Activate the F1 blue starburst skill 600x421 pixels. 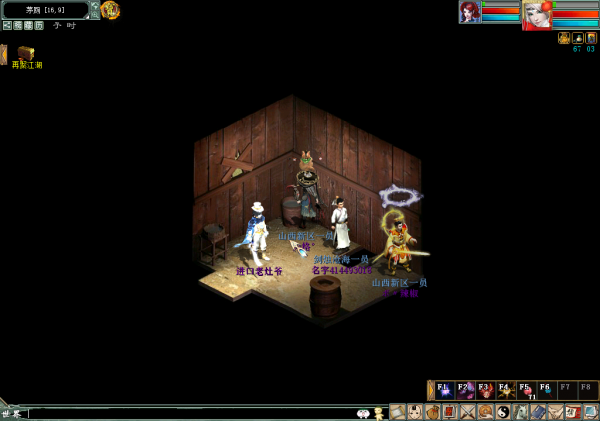point(444,390)
